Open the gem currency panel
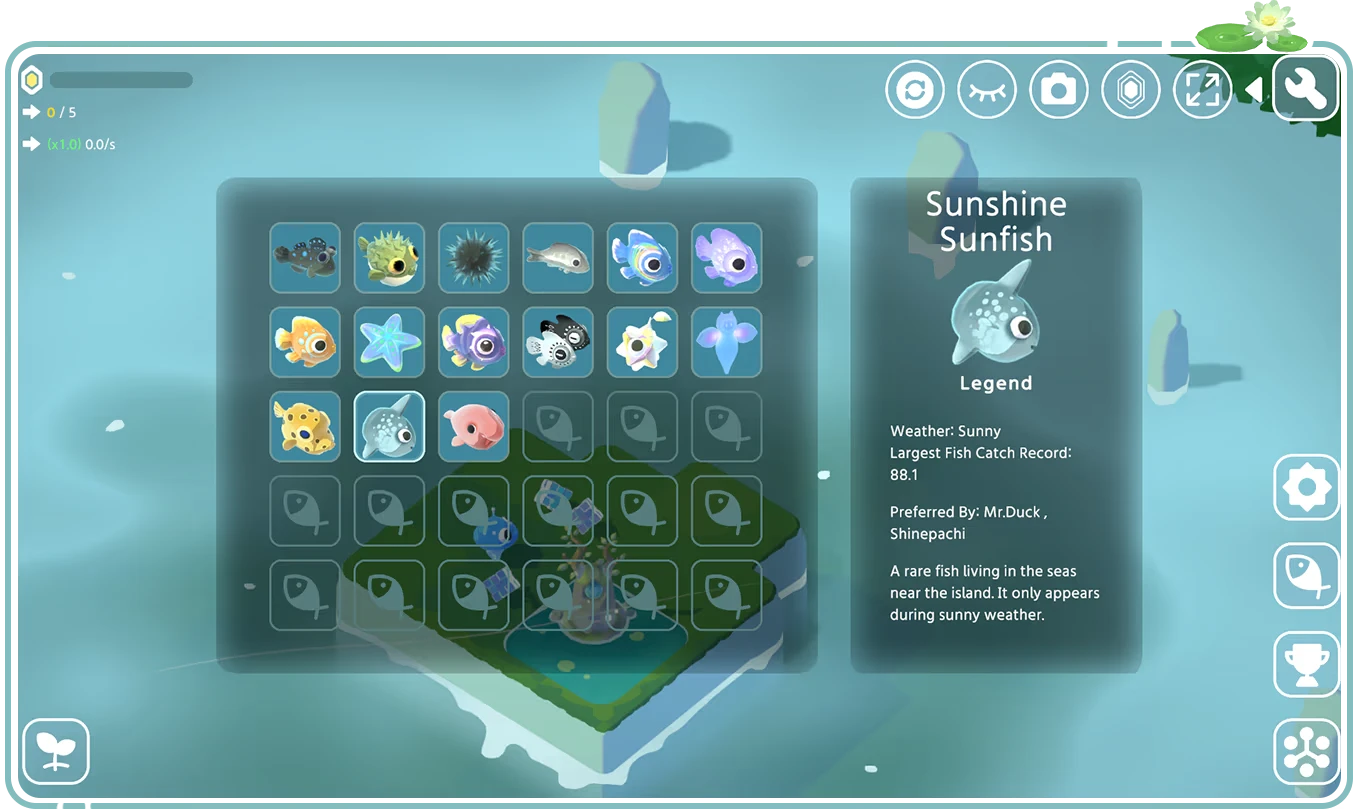The height and width of the screenshot is (809, 1360). click(x=1131, y=88)
